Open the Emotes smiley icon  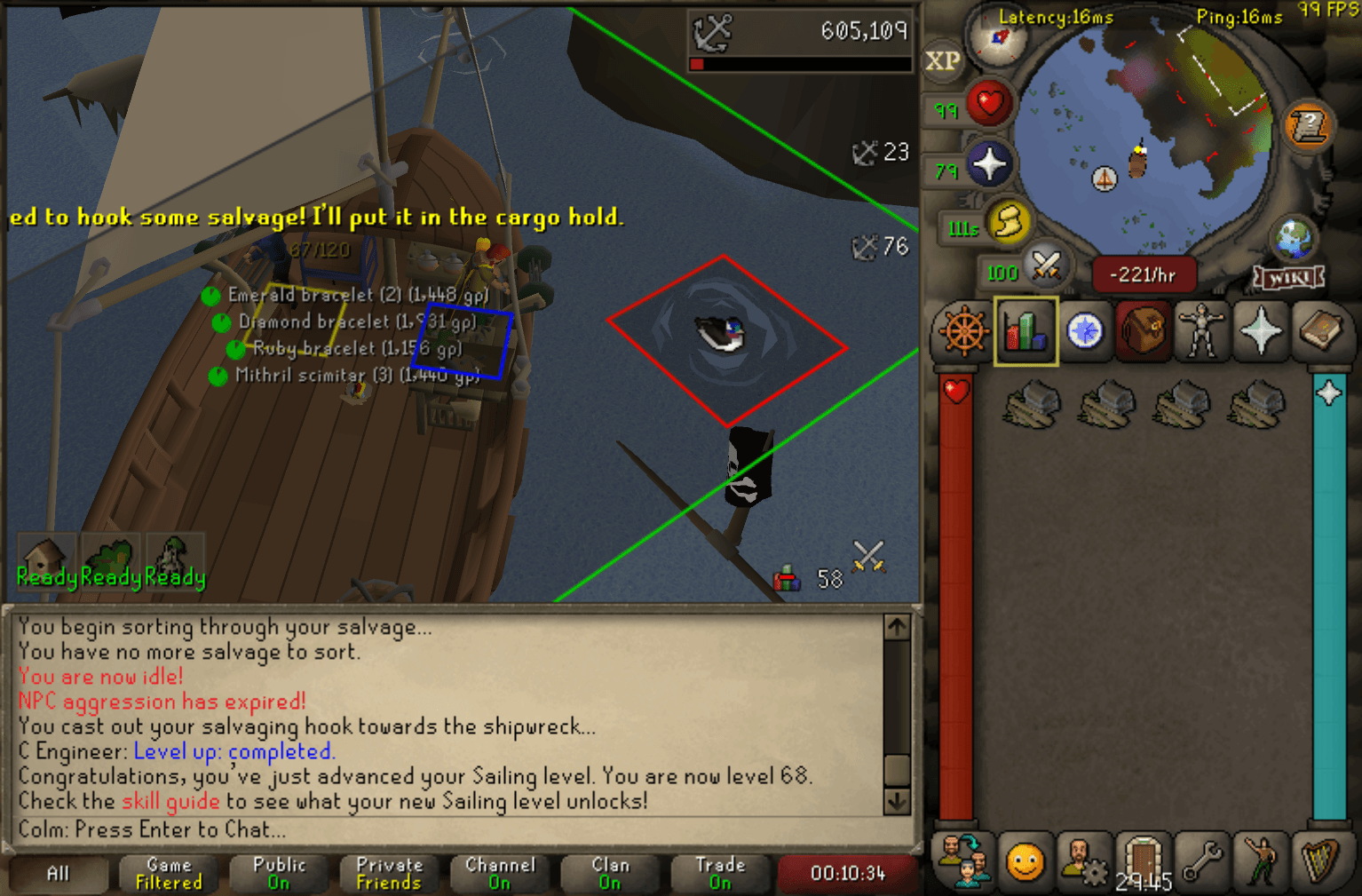[x=1025, y=861]
